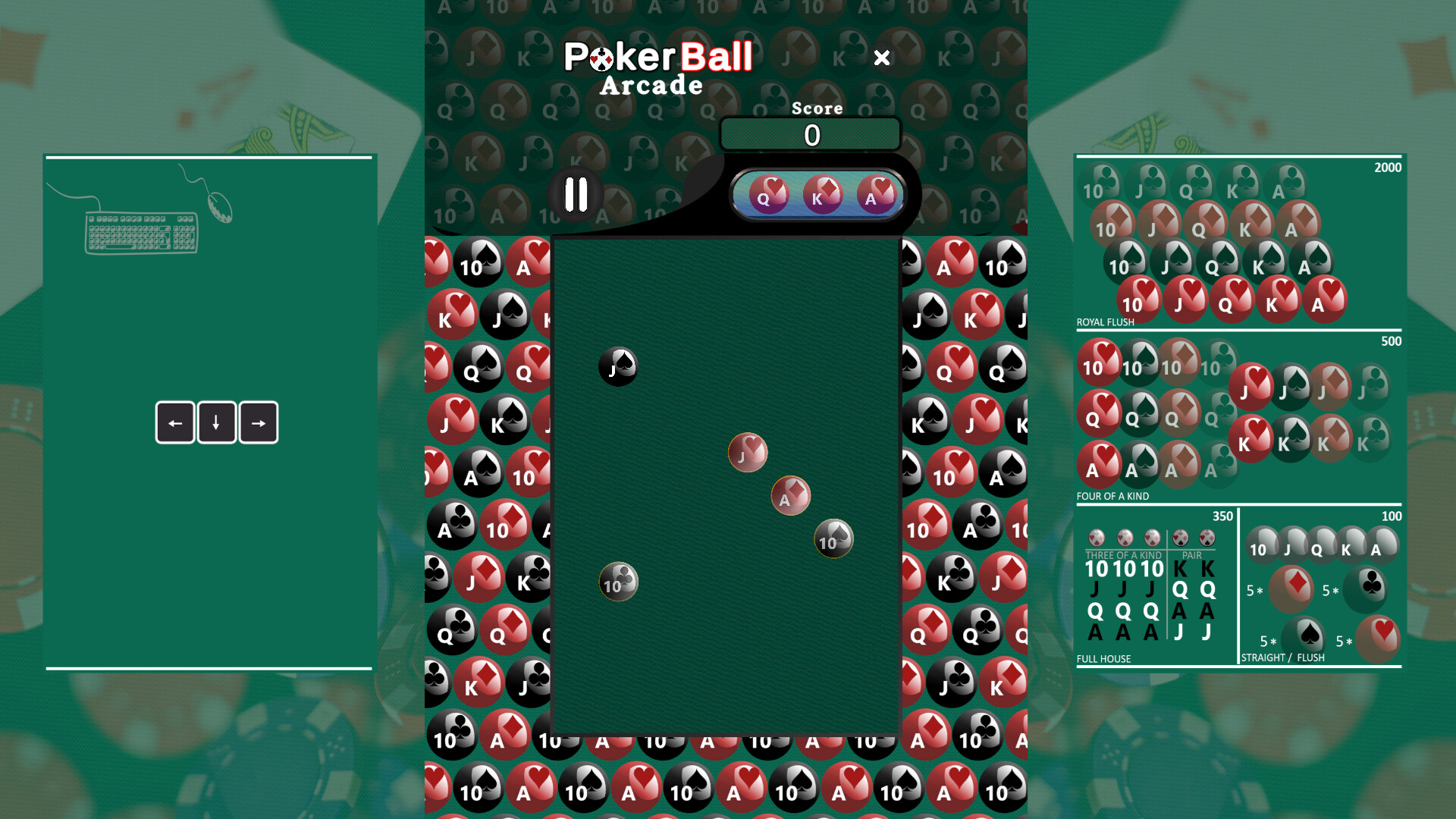Click the Score counter showing 0
This screenshot has width=1456, height=819.
pyautogui.click(x=811, y=134)
